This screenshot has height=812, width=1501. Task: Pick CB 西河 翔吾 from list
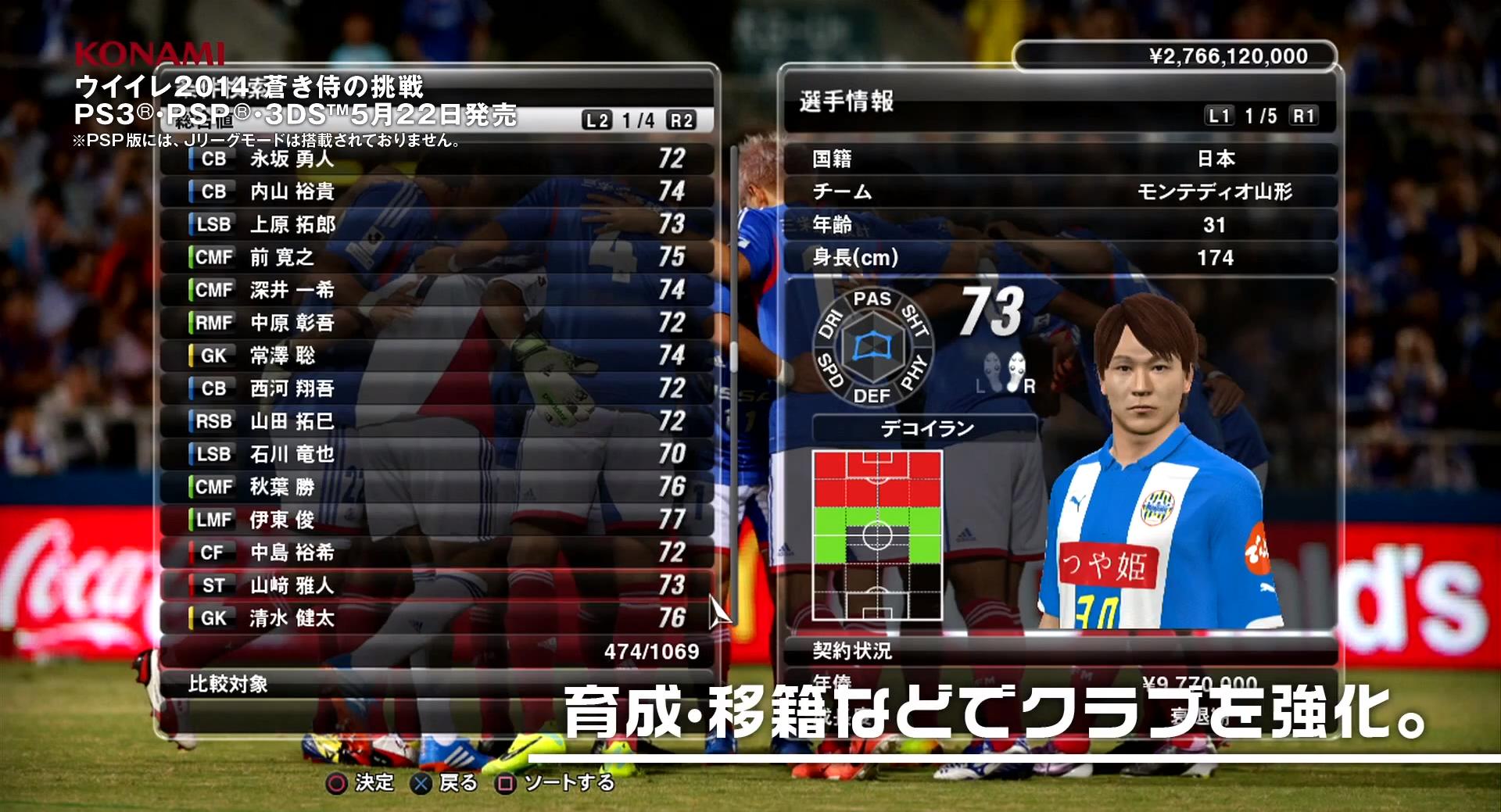pos(438,389)
